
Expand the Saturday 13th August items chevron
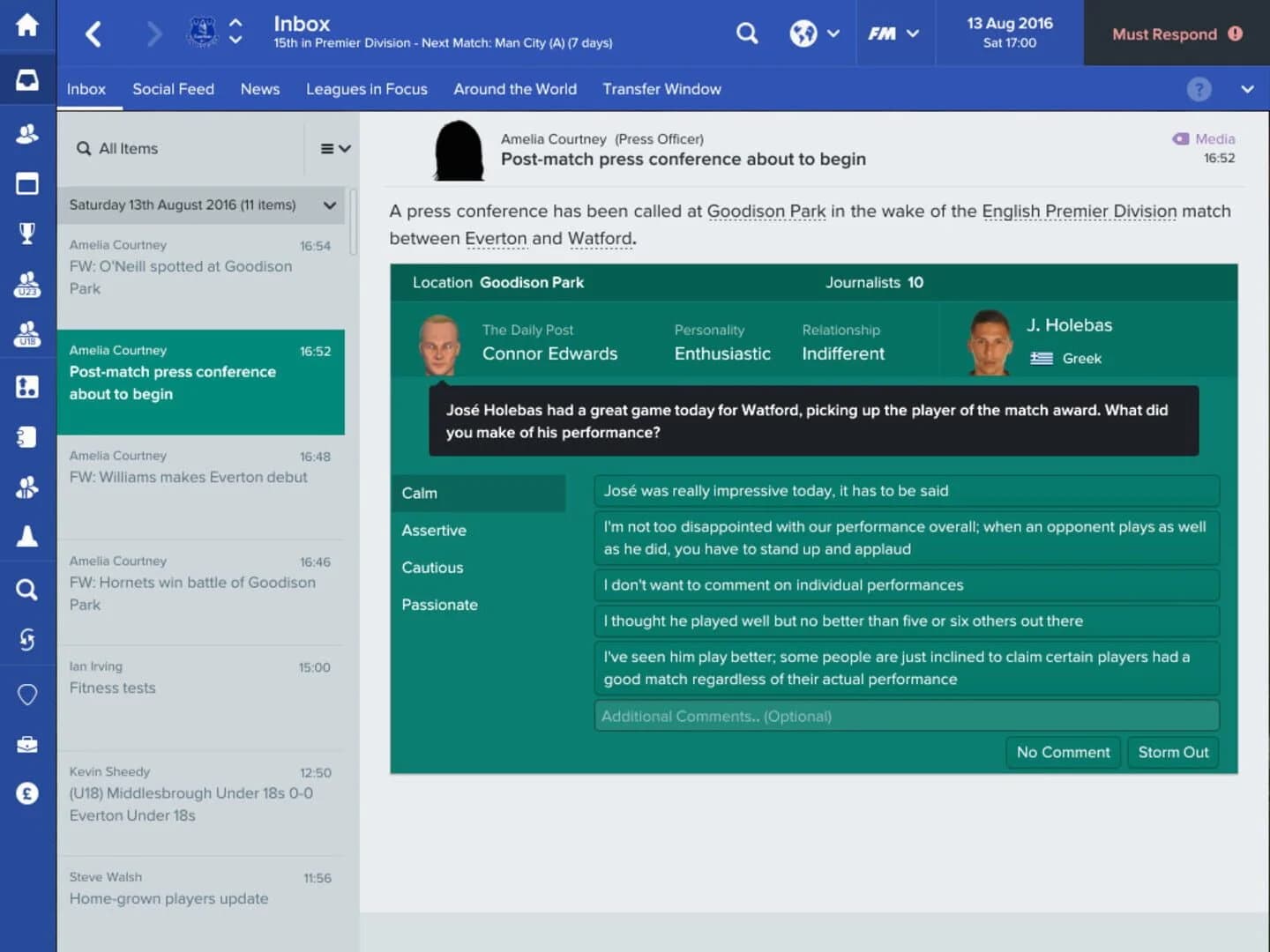[x=329, y=205]
